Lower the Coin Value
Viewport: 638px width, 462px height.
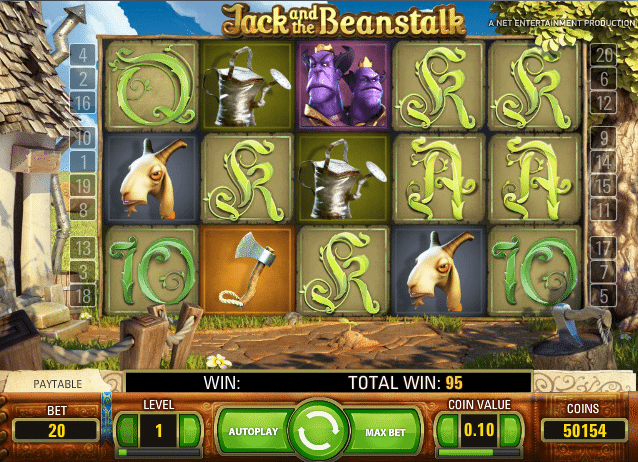446,431
